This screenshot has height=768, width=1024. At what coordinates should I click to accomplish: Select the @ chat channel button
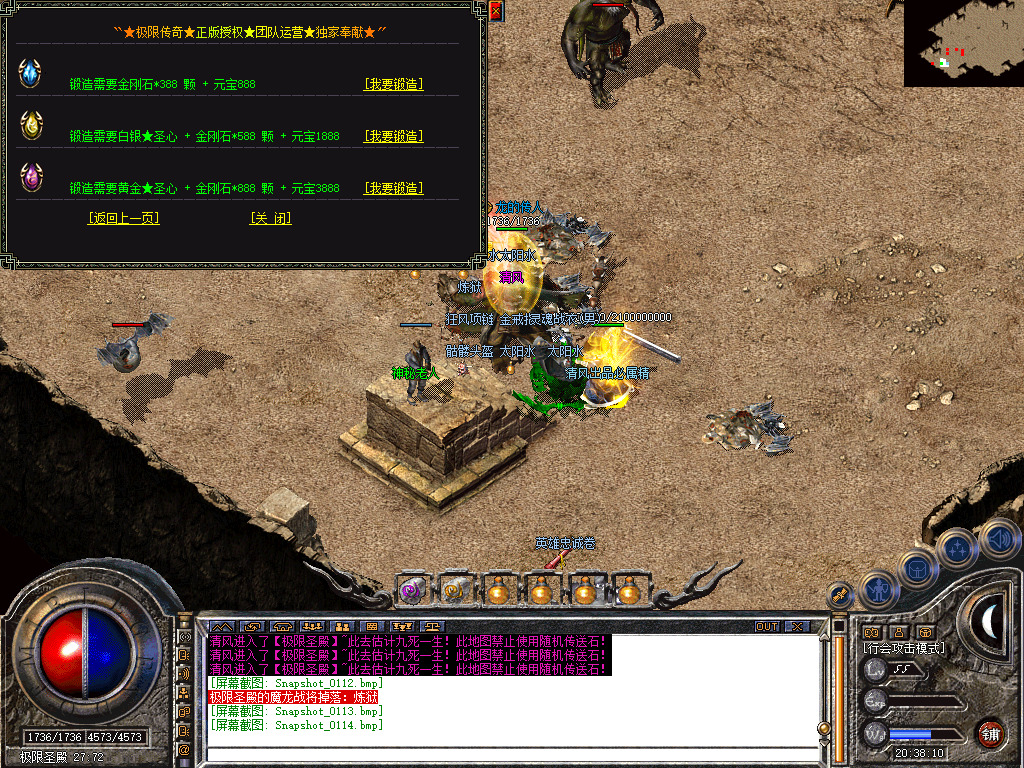pyautogui.click(x=184, y=749)
